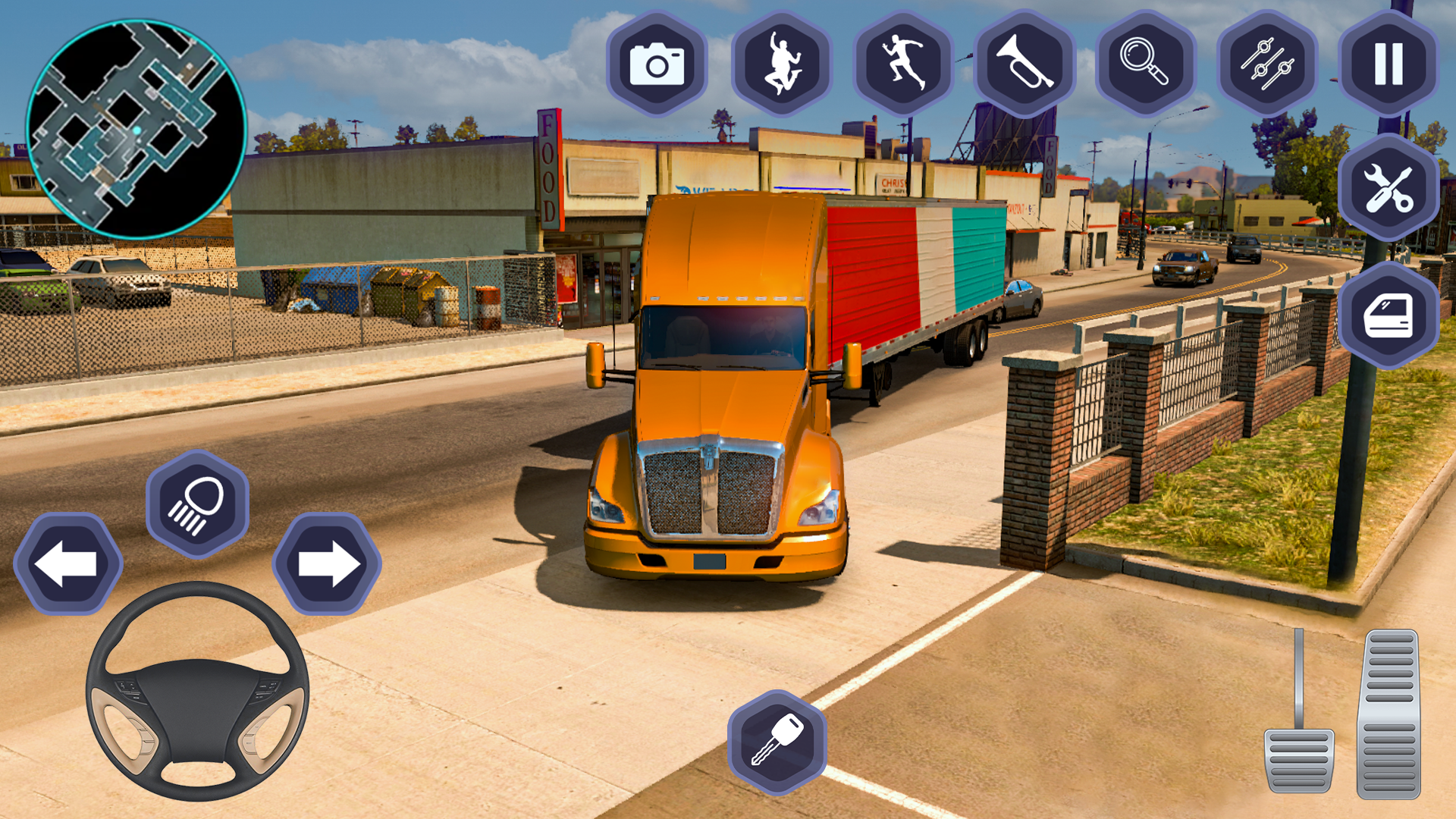Image resolution: width=1456 pixels, height=819 pixels.
Task: Toggle the headlights
Action: point(197,504)
